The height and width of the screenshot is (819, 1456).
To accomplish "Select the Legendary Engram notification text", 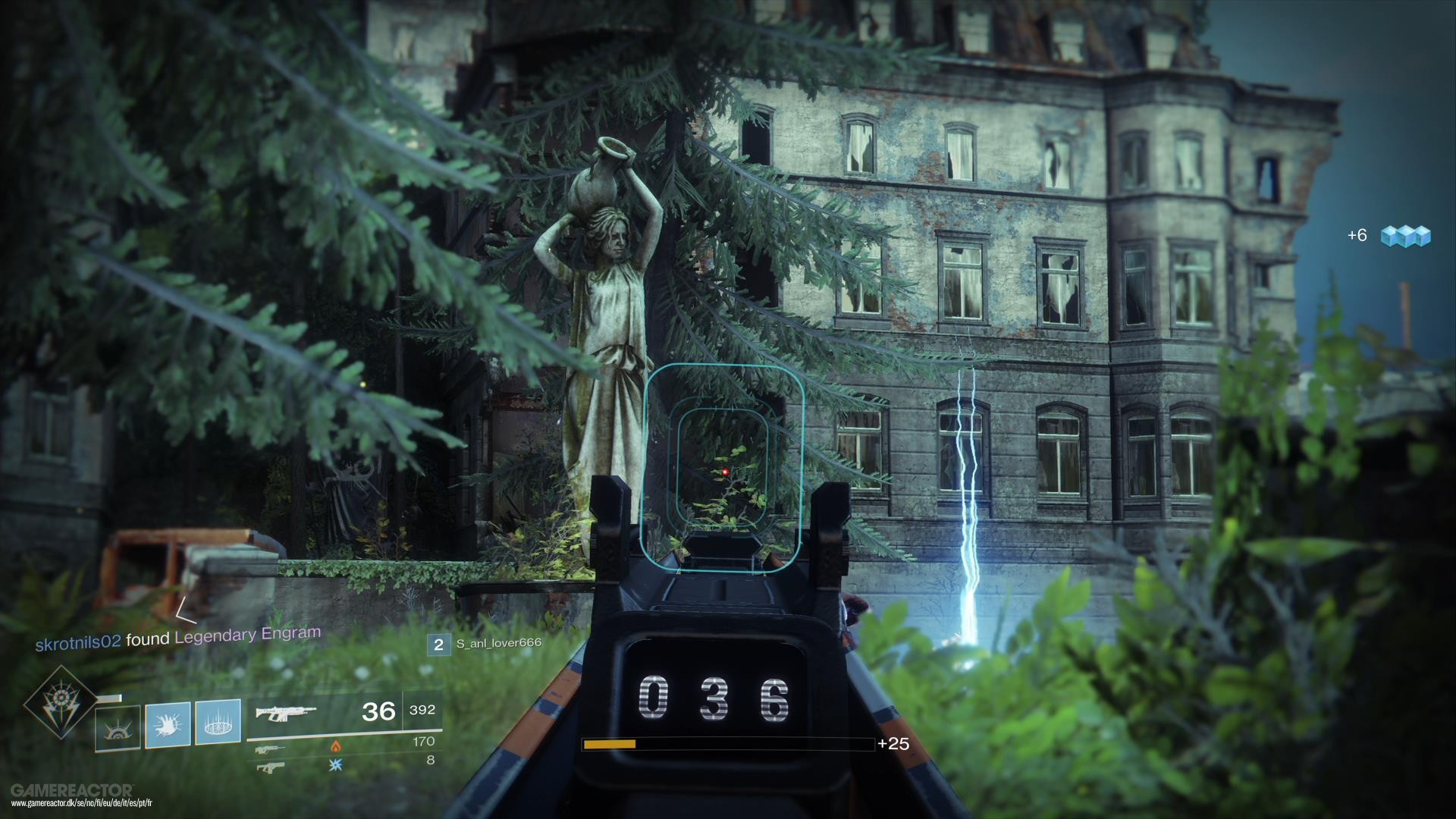I will [x=246, y=635].
